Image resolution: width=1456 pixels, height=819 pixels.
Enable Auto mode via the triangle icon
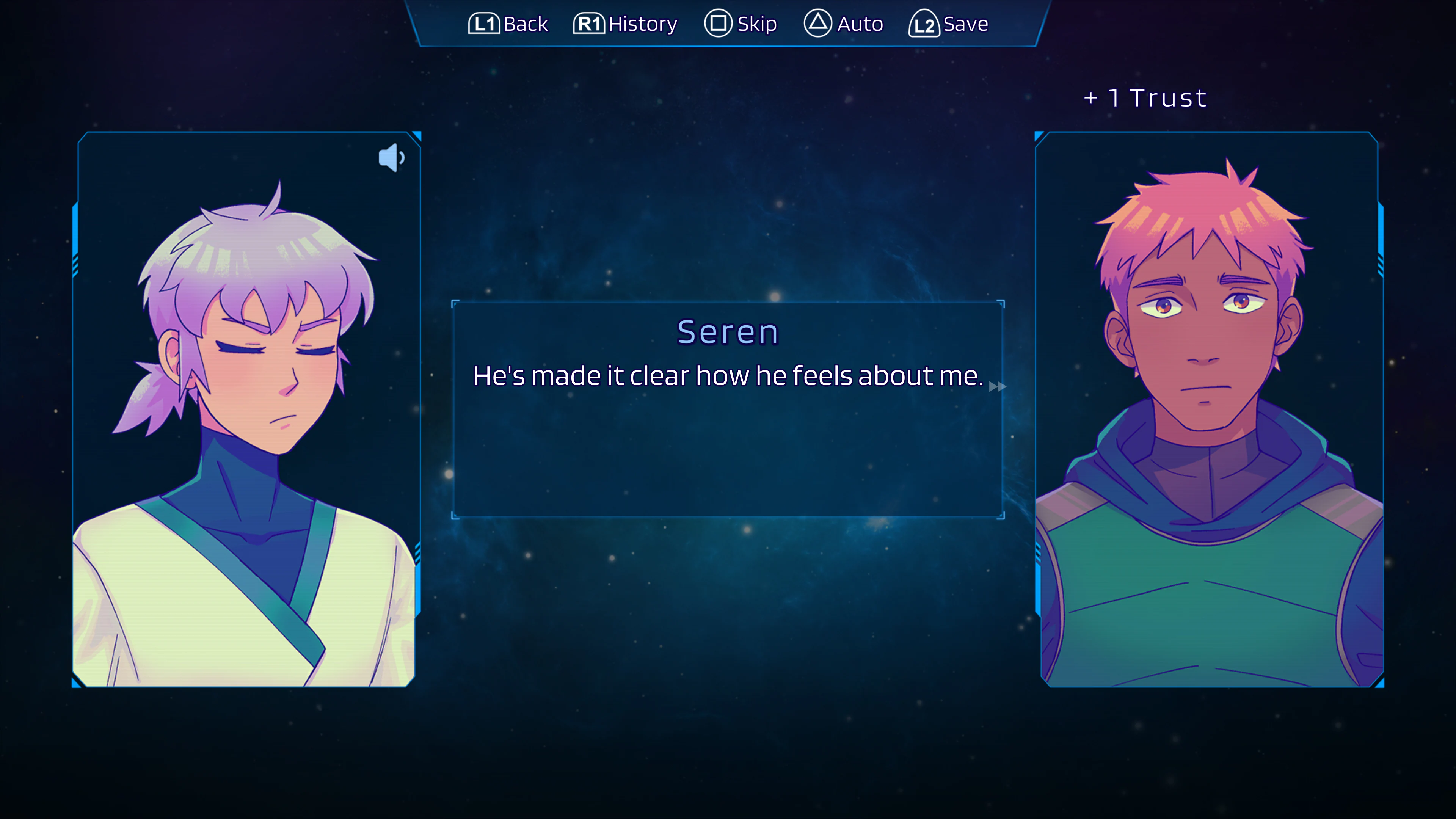click(819, 24)
